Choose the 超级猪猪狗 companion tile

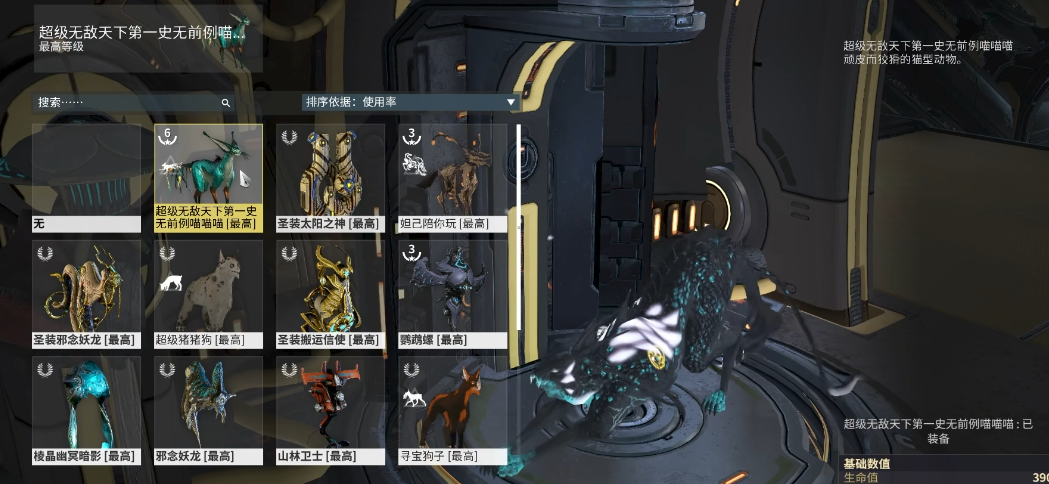click(x=208, y=293)
